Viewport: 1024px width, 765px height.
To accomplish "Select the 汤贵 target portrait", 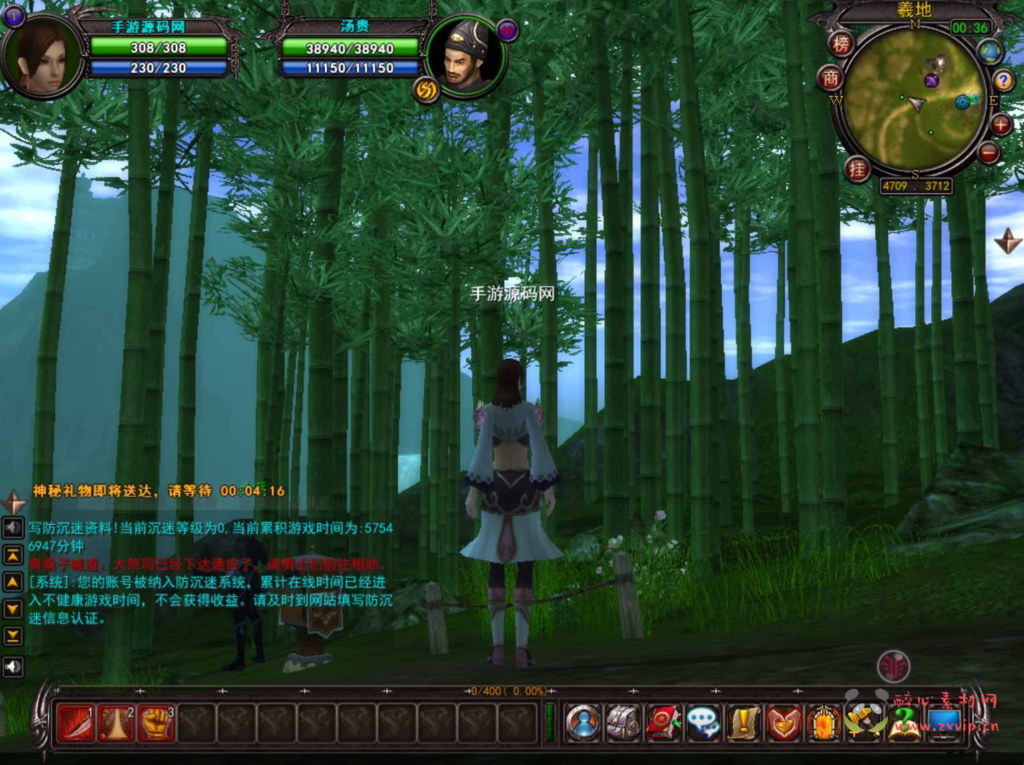I will pyautogui.click(x=464, y=58).
